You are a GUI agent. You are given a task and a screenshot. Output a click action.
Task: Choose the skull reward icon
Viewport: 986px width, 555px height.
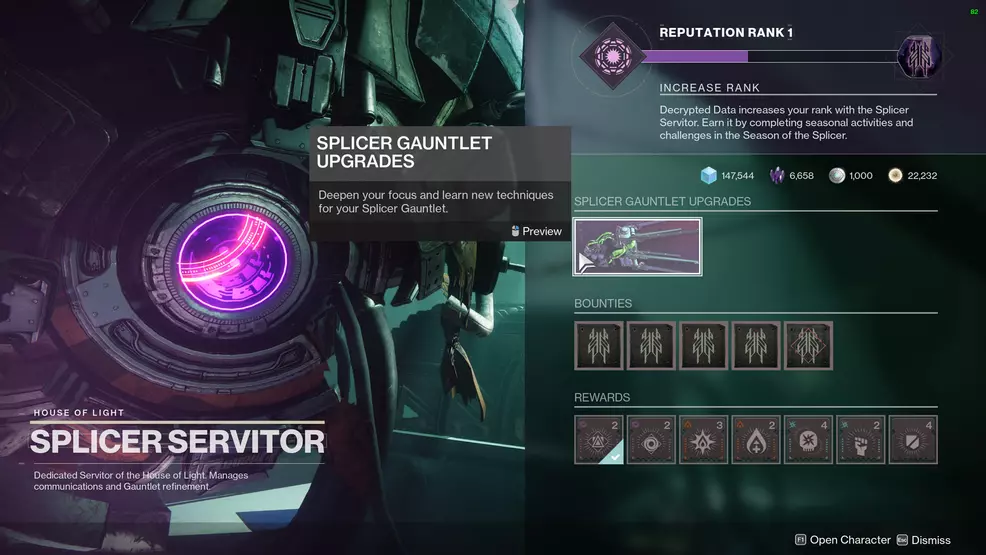coord(808,440)
